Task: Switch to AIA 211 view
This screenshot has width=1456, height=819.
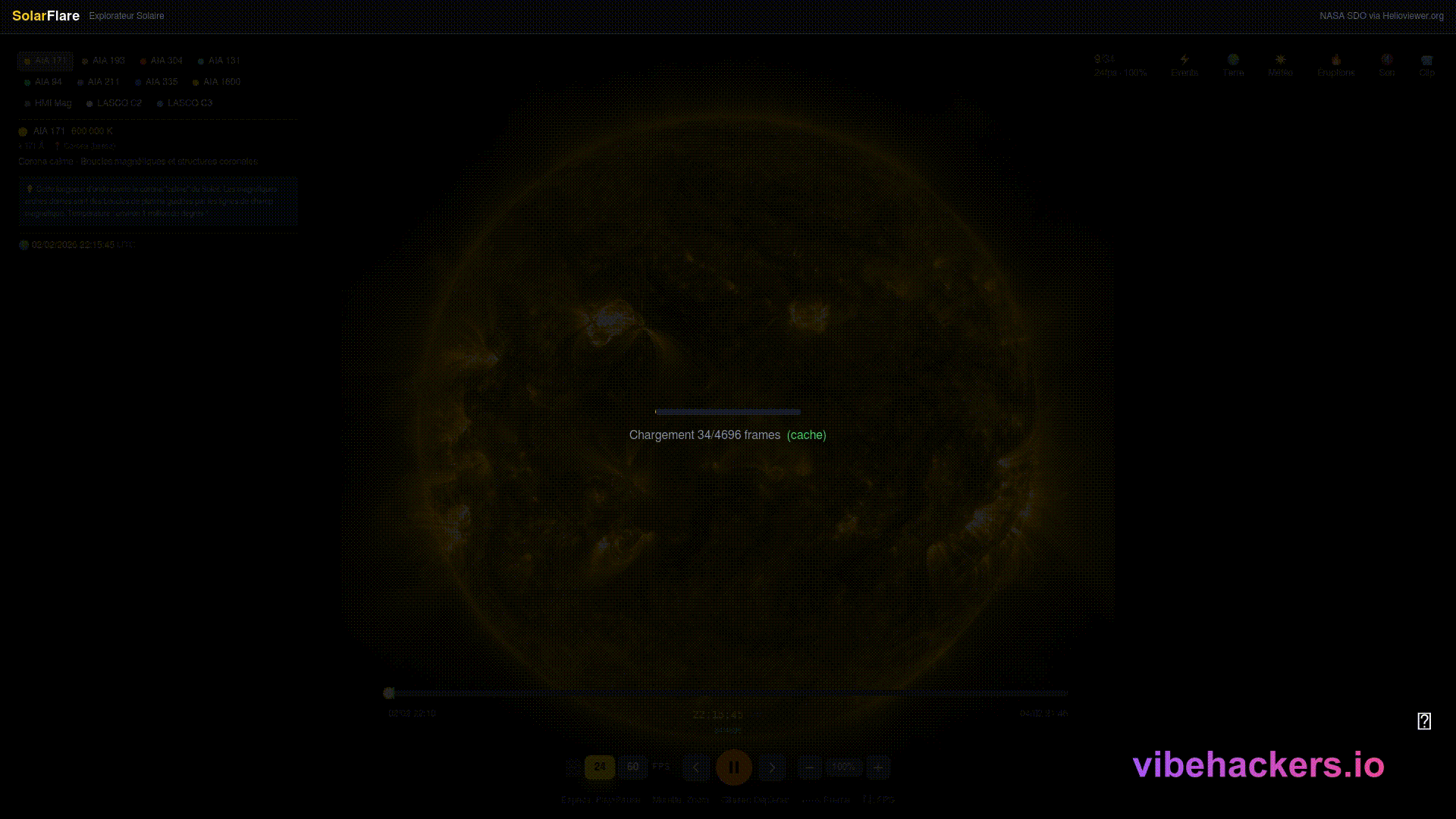Action: 99,82
